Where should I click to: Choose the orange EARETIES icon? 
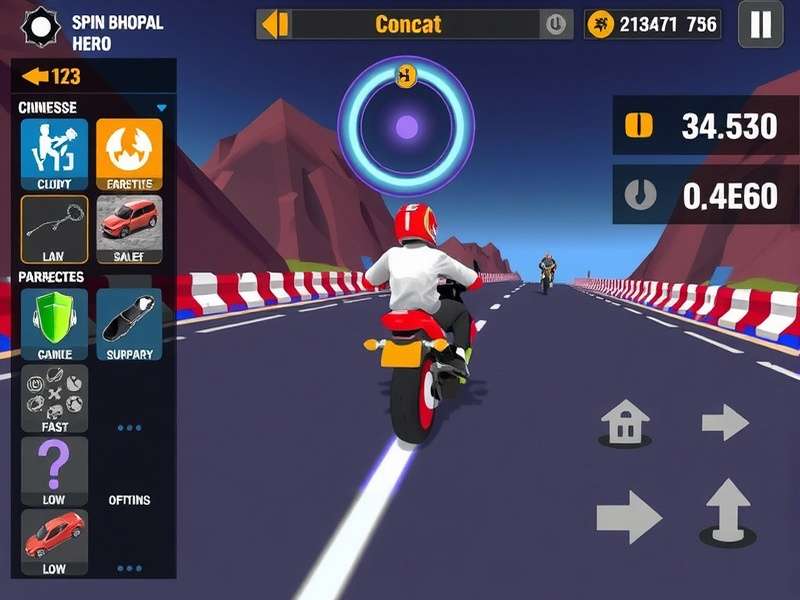(x=129, y=153)
